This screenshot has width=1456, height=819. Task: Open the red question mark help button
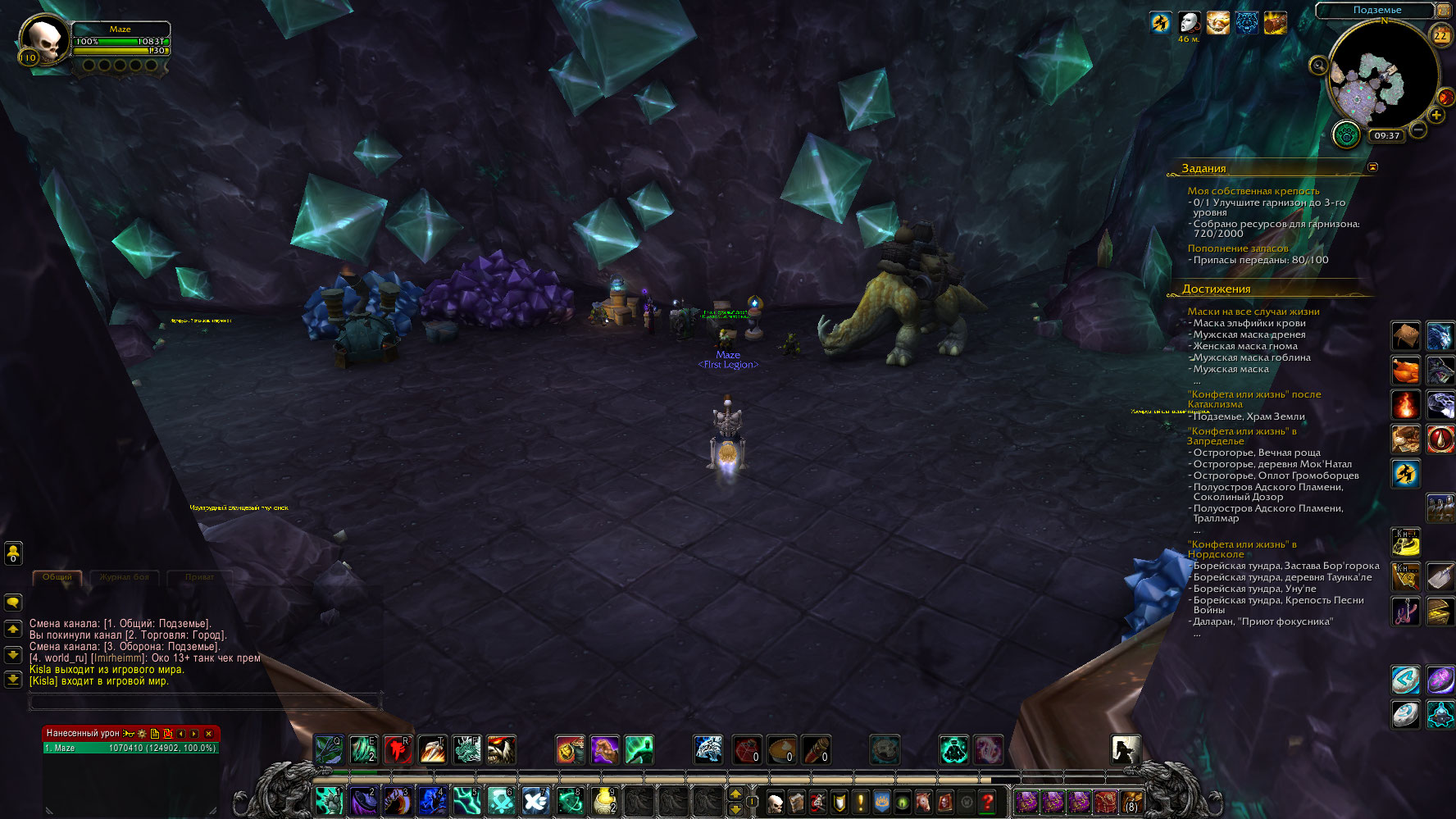point(988,802)
